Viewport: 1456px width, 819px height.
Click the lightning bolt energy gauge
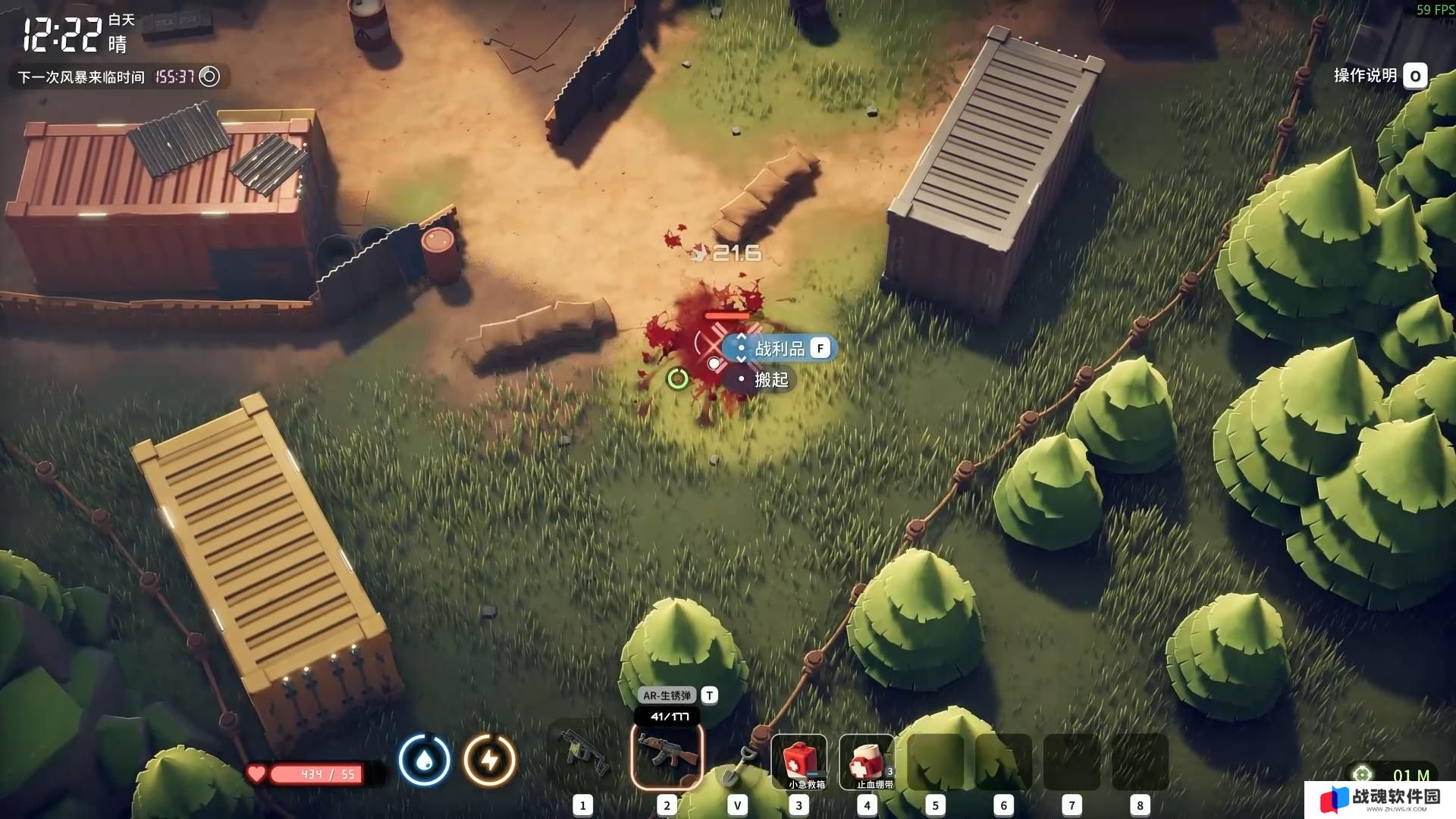point(490,759)
